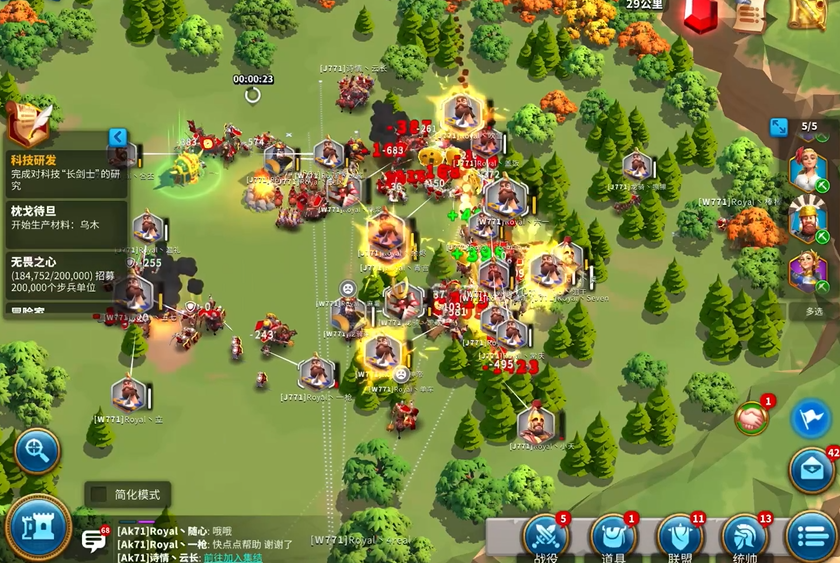This screenshot has width=840, height=563.
Task: Open the 战役 campaign menu
Action: tap(546, 537)
